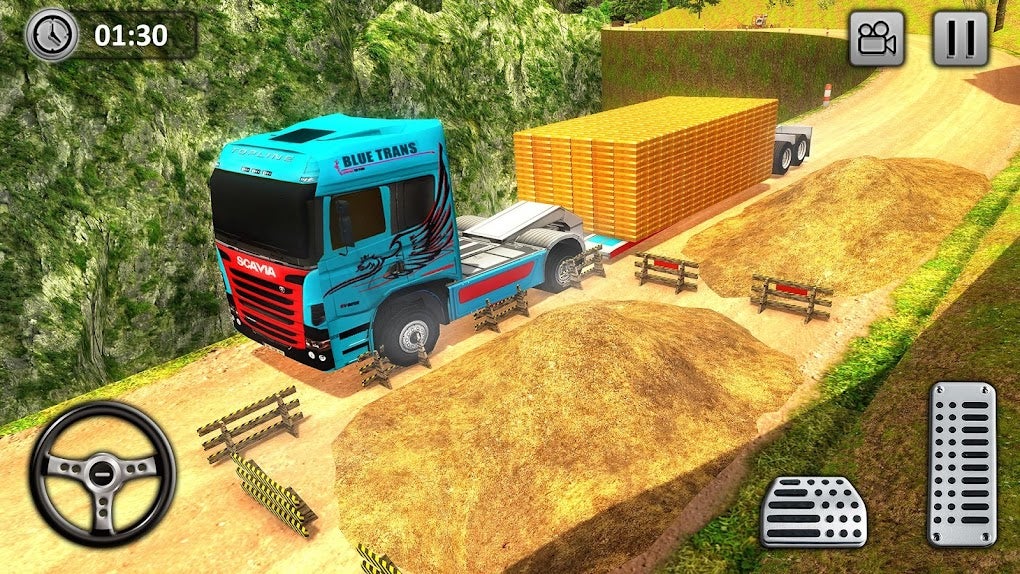The height and width of the screenshot is (574, 1020).
Task: Switch the camera view
Action: 877,39
